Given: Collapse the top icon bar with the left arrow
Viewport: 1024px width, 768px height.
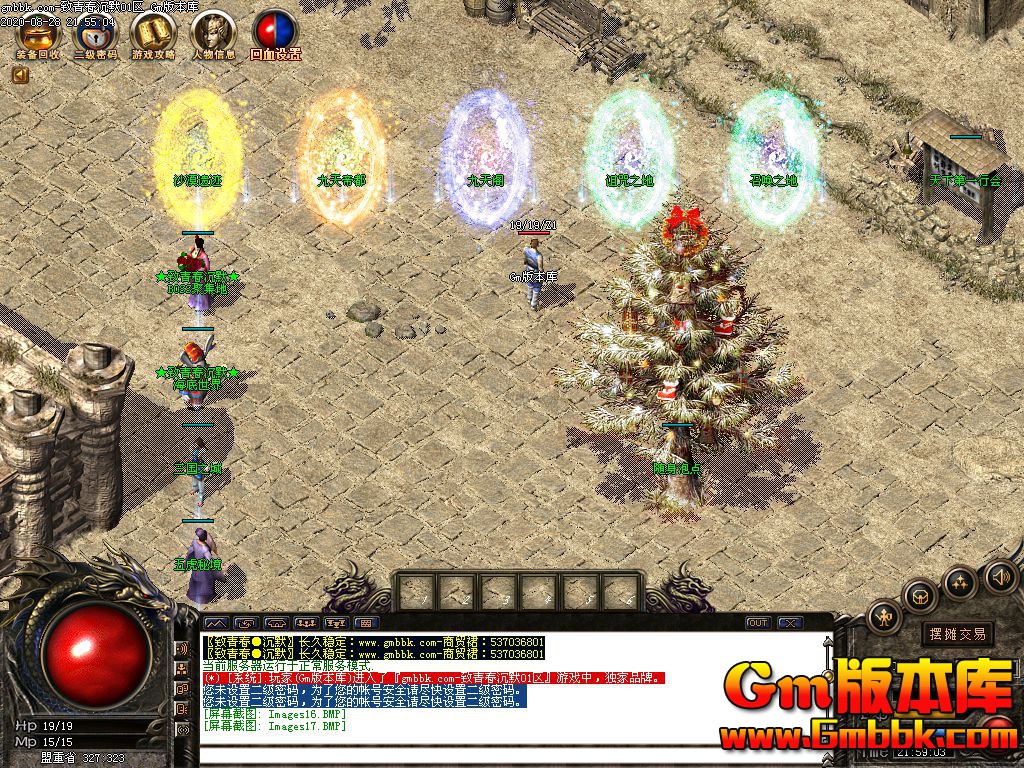Looking at the screenshot, I should pos(20,75).
